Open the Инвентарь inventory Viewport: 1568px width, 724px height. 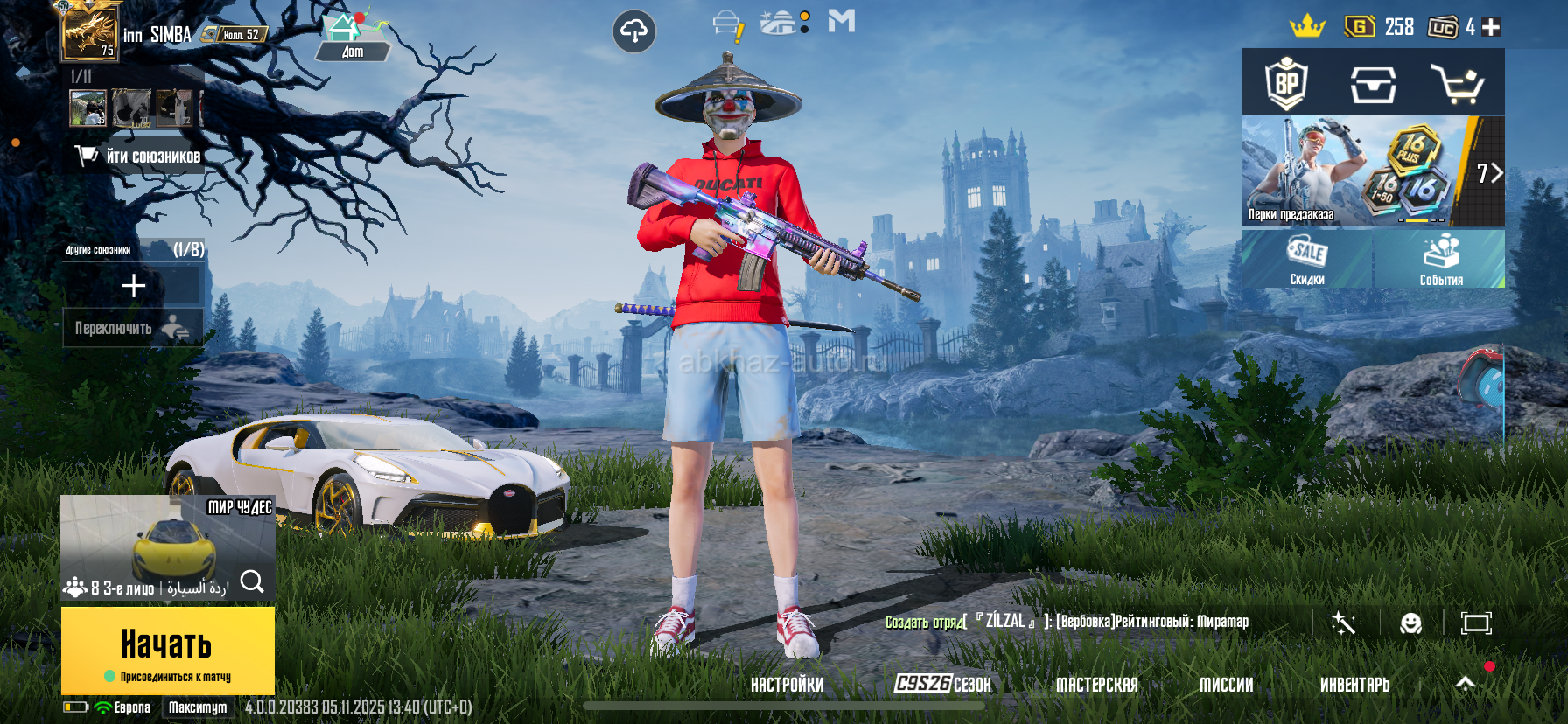1354,685
